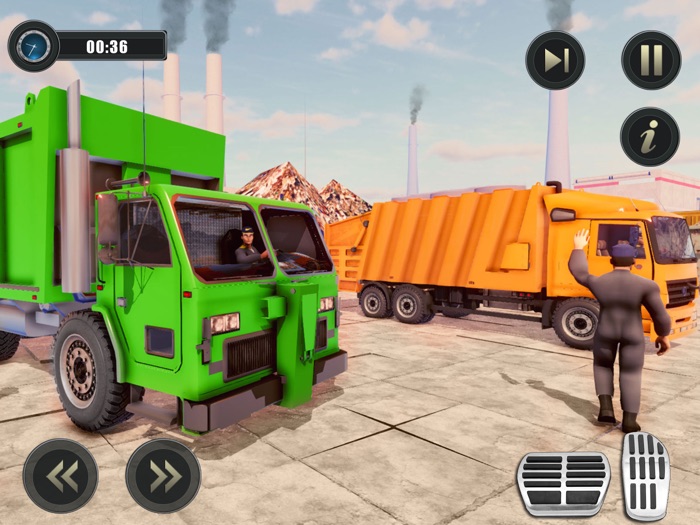
Task: Pause the game
Action: [x=651, y=60]
